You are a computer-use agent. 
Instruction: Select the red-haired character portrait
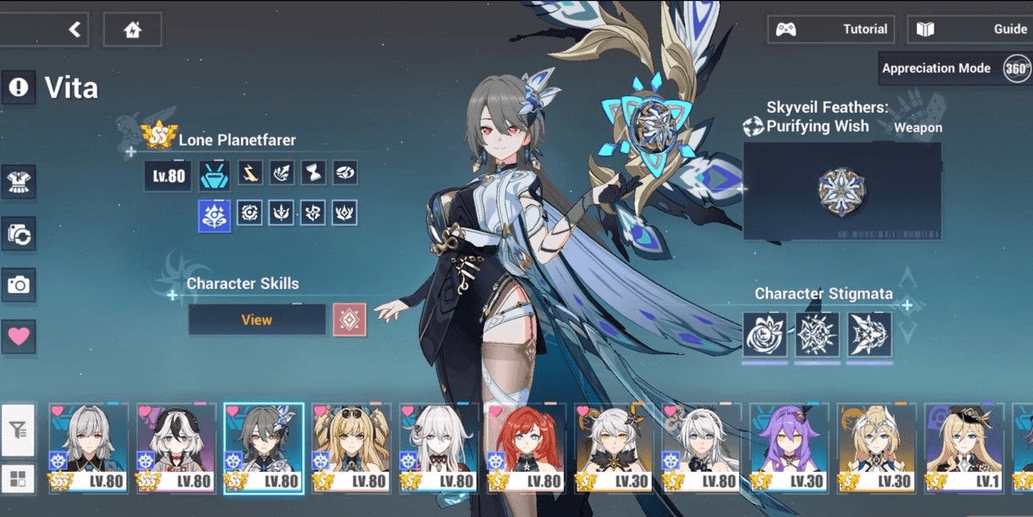click(x=527, y=448)
